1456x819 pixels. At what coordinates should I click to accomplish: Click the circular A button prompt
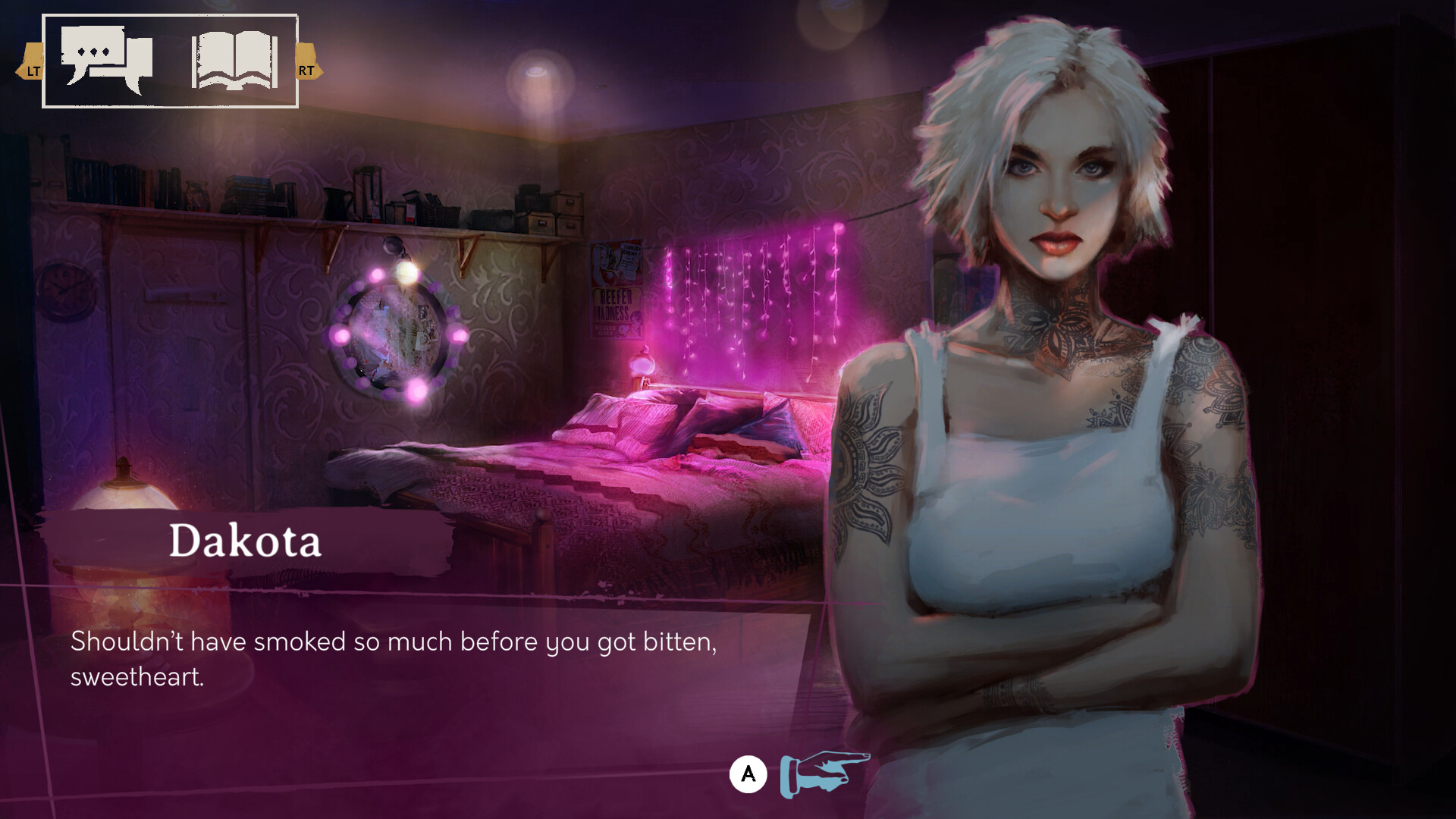pos(749,773)
